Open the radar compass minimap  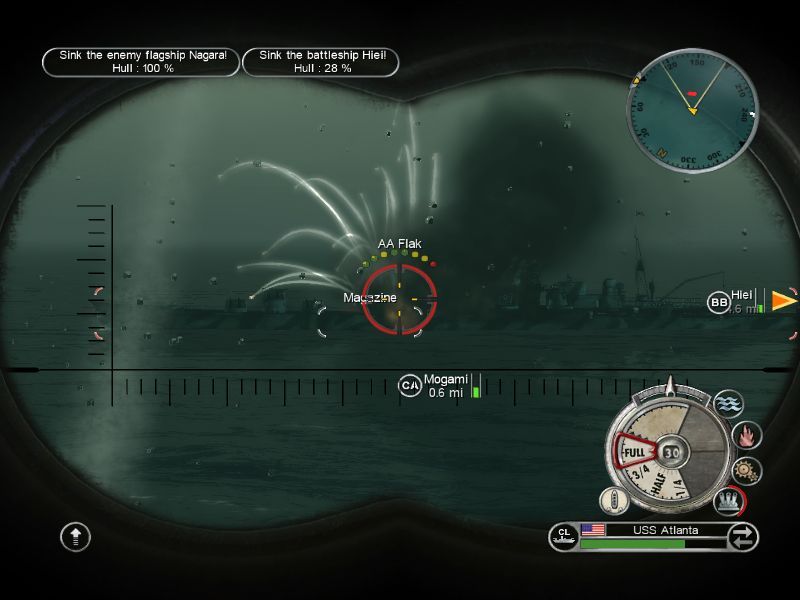691,96
